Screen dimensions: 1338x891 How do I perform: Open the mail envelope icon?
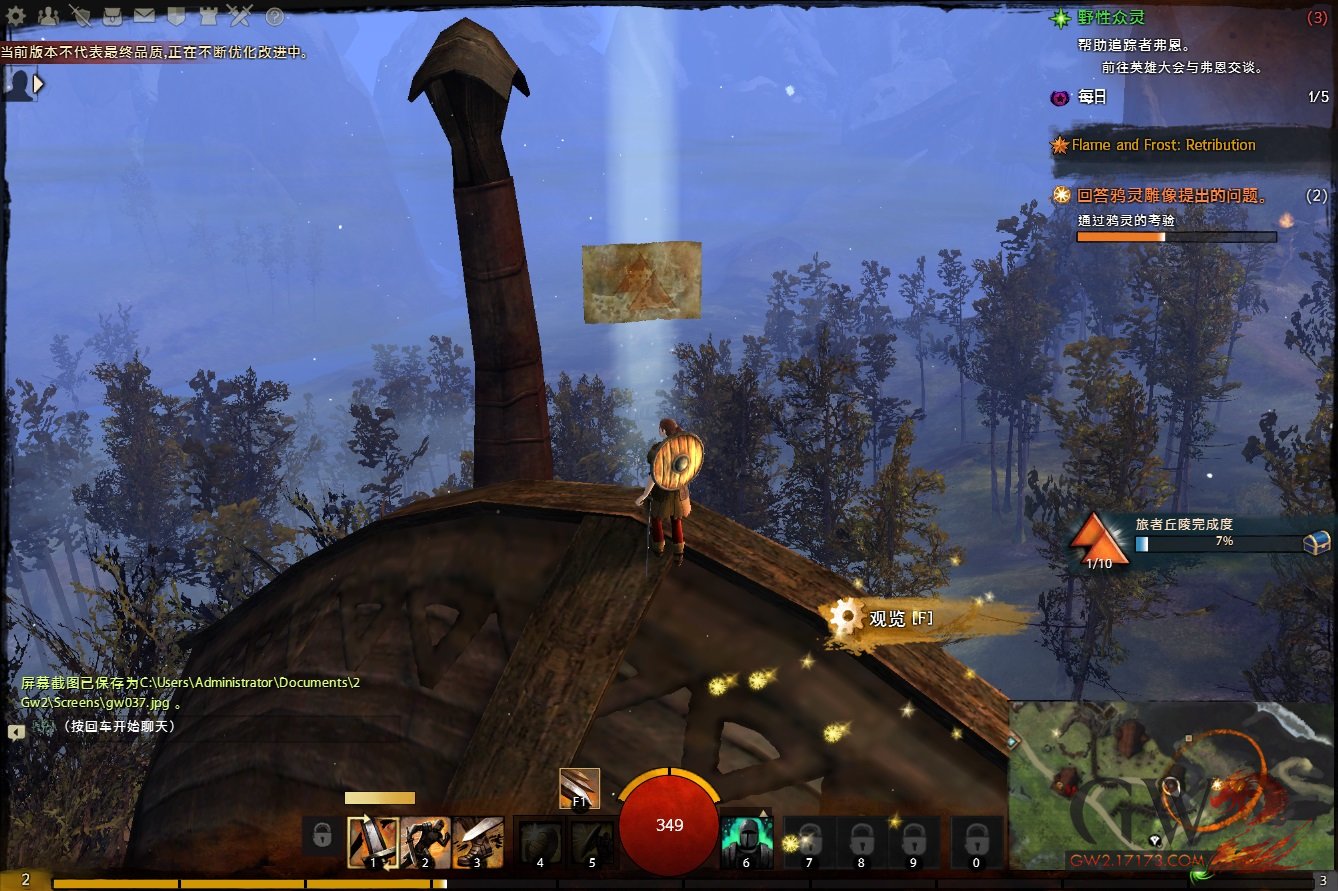pyautogui.click(x=144, y=16)
